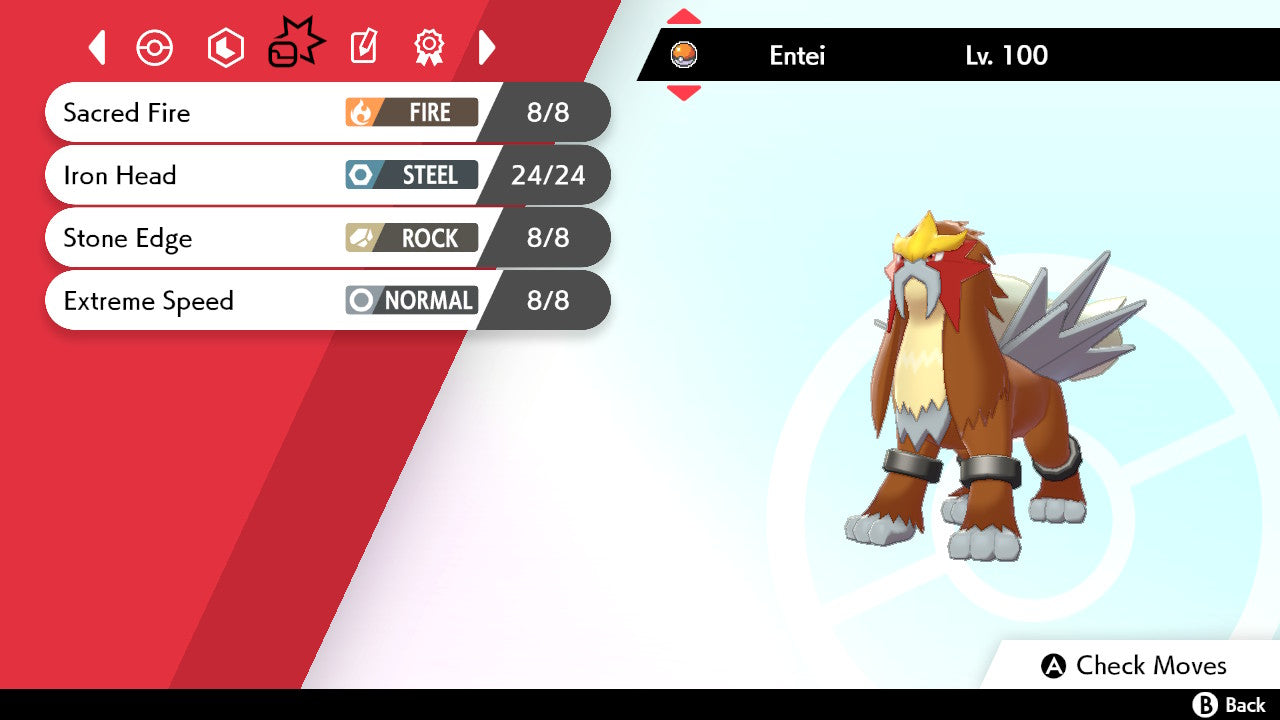Click the Check Moves option
Viewport: 1280px width, 720px height.
click(x=1134, y=666)
